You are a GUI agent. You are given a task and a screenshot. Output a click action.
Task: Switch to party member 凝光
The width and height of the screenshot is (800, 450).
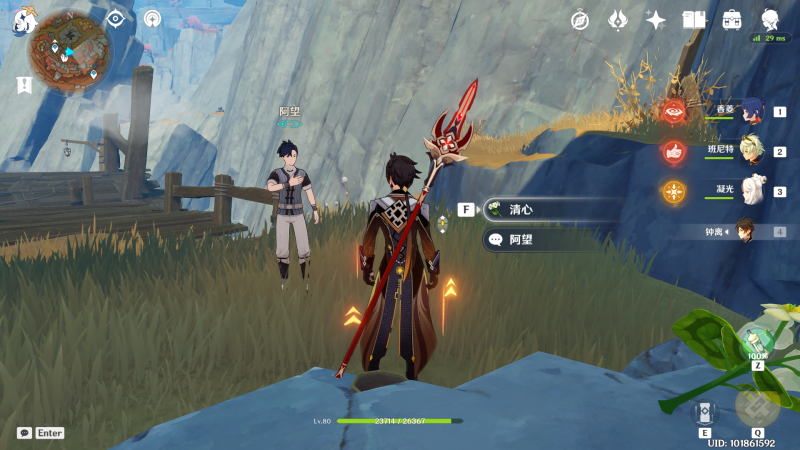750,191
